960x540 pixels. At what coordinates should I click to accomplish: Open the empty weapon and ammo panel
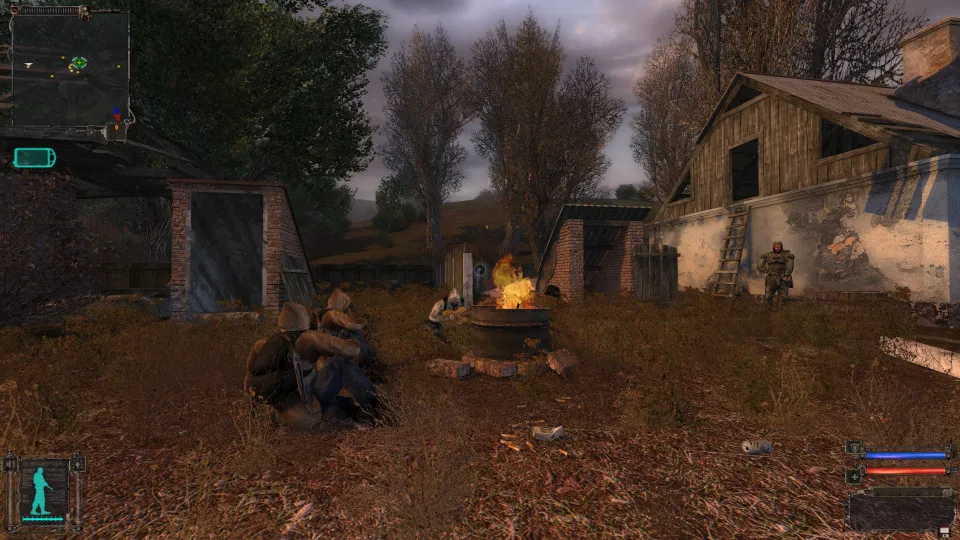[899, 510]
